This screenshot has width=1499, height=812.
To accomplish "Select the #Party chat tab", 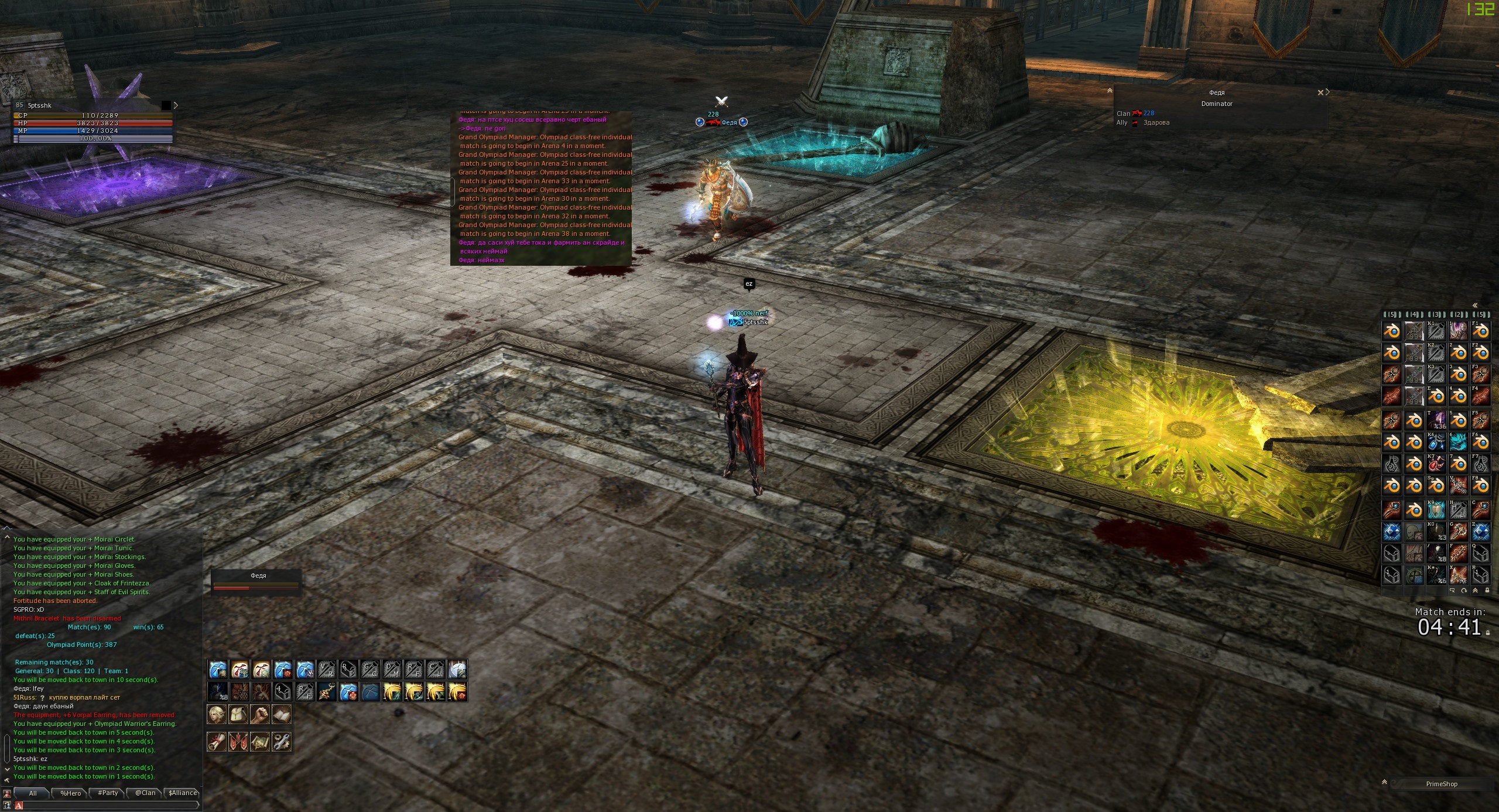I will (108, 793).
